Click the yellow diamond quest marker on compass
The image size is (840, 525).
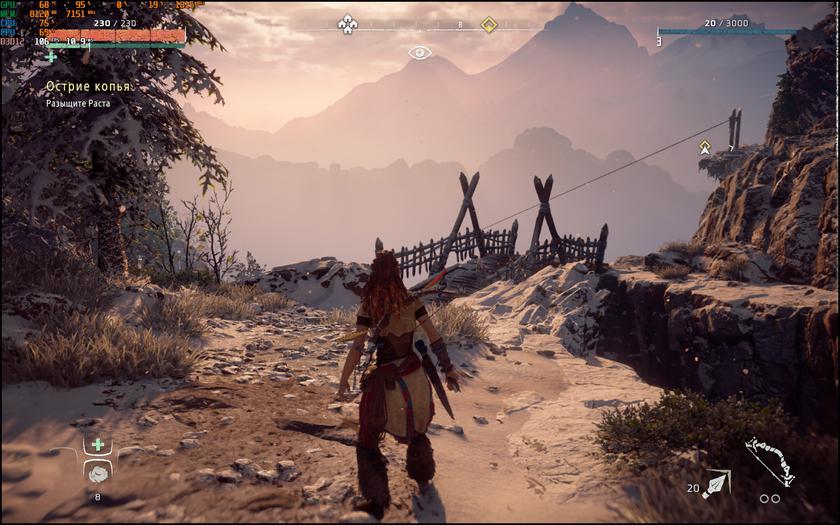click(x=488, y=24)
